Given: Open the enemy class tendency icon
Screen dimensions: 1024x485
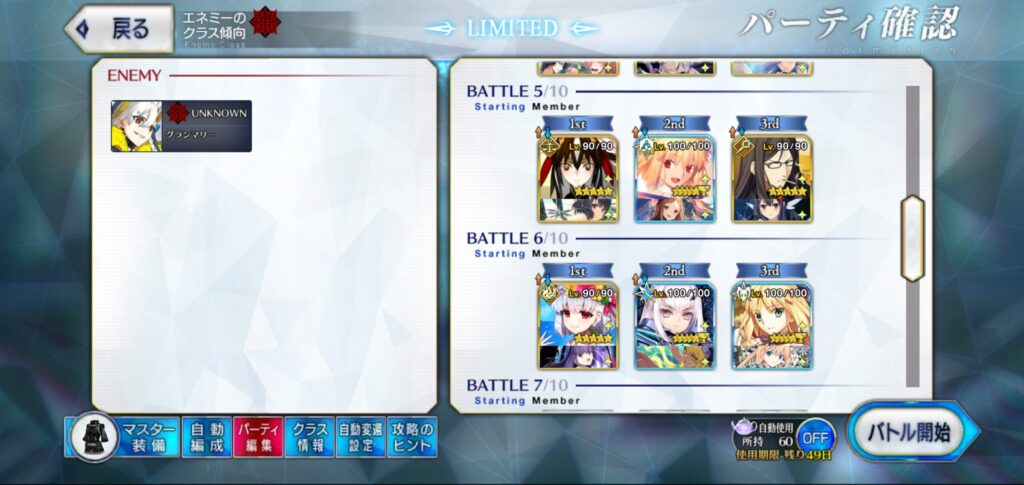Looking at the screenshot, I should coord(265,22).
